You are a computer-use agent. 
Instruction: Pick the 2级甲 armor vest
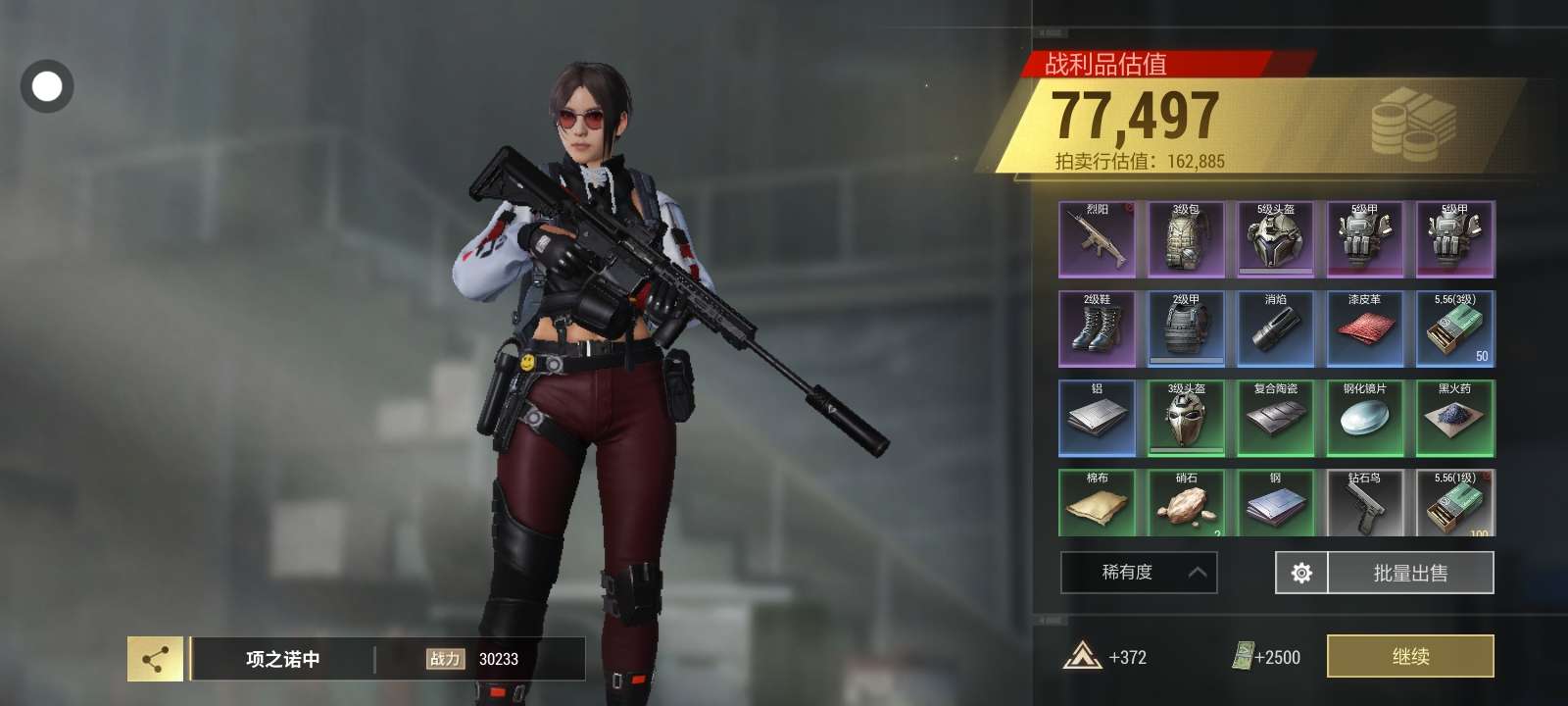(1187, 328)
